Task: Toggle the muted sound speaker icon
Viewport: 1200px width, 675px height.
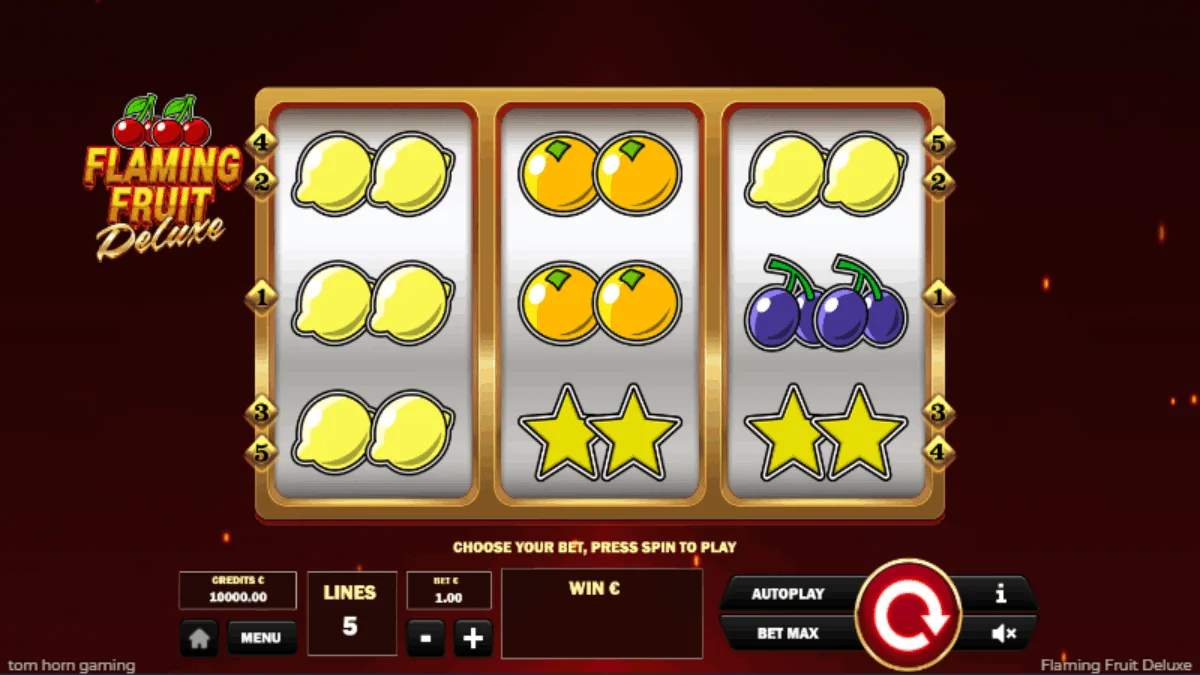Action: coord(1003,633)
